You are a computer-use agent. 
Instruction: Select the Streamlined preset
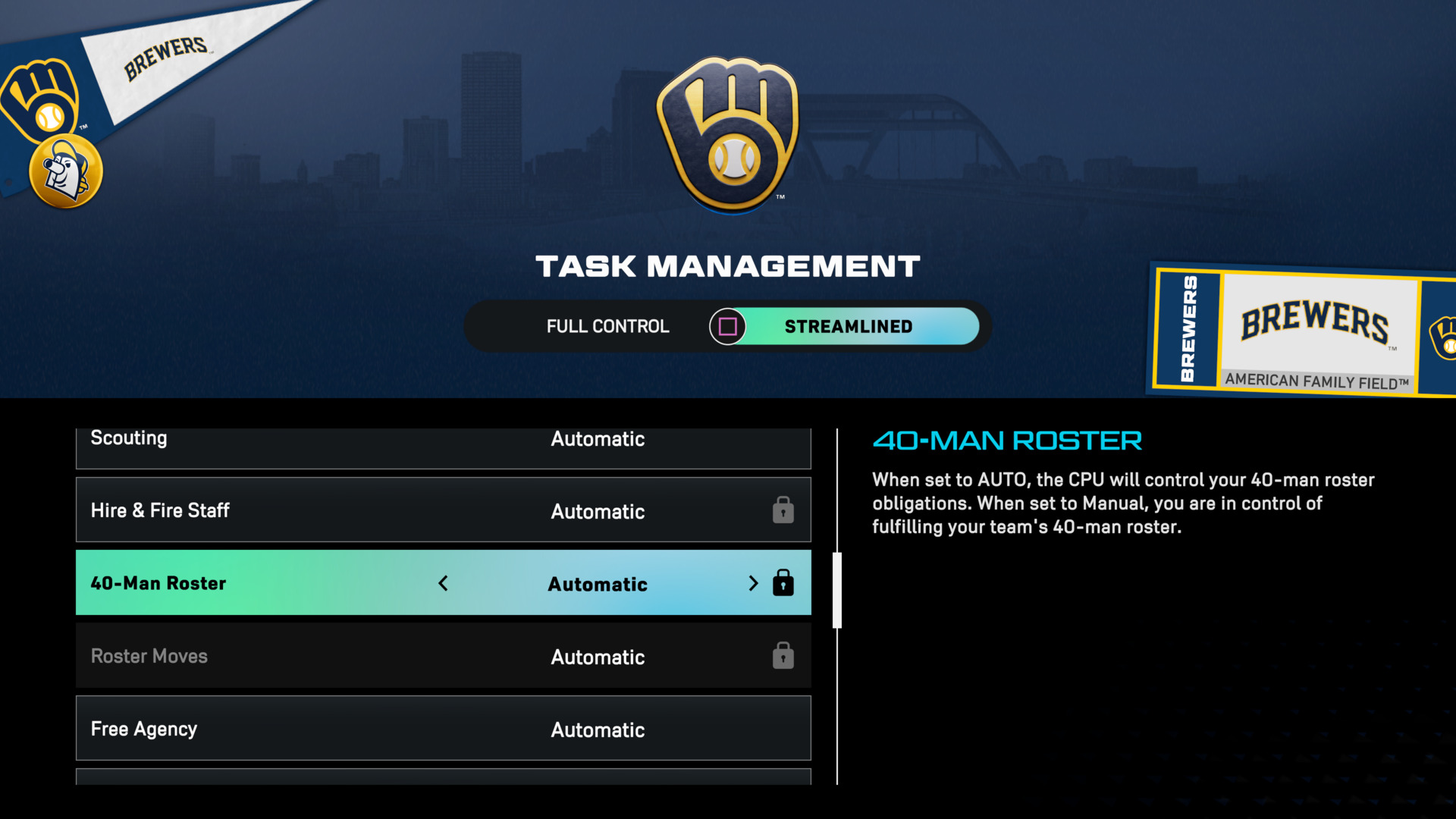848,326
